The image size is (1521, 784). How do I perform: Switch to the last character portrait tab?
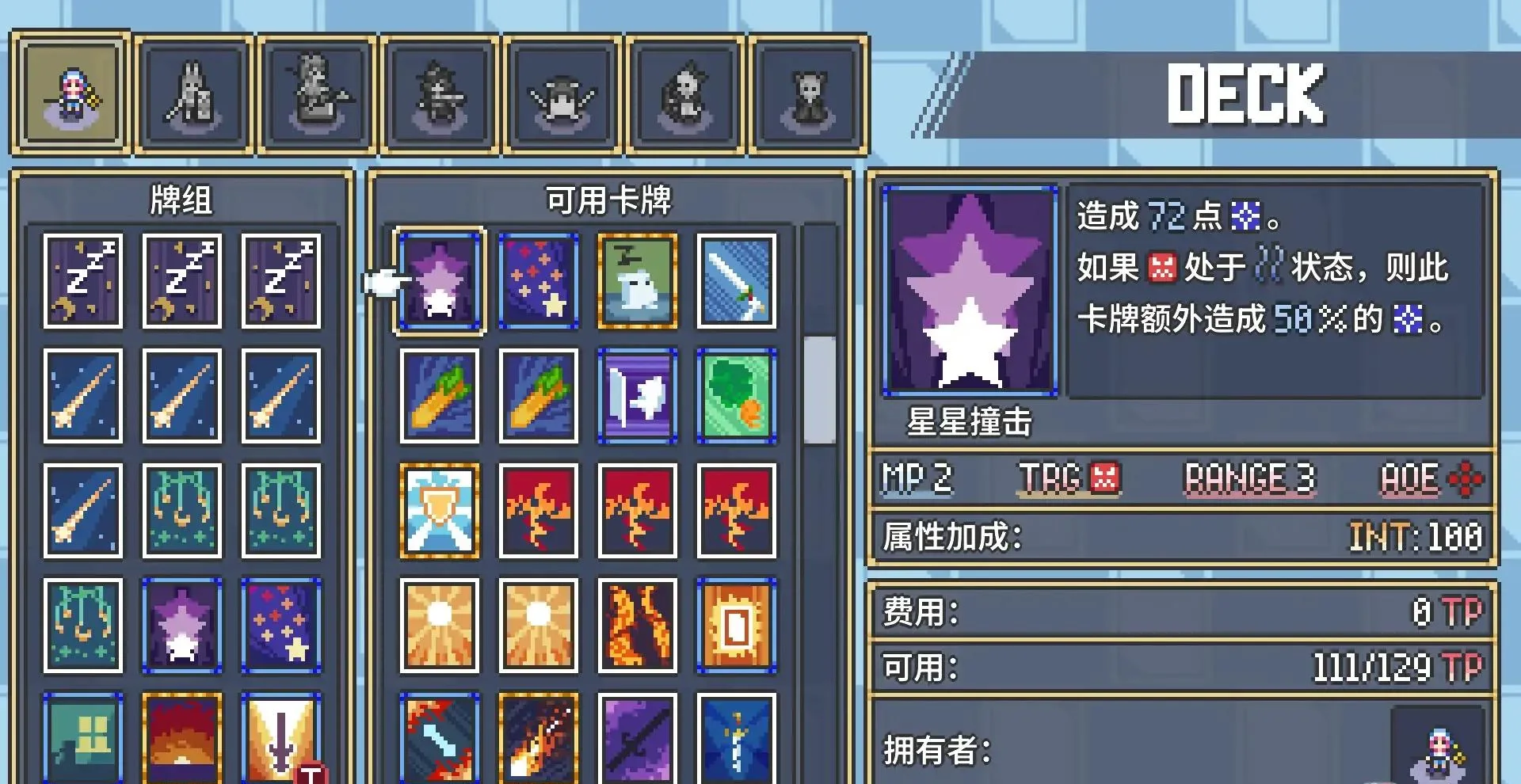coord(810,93)
